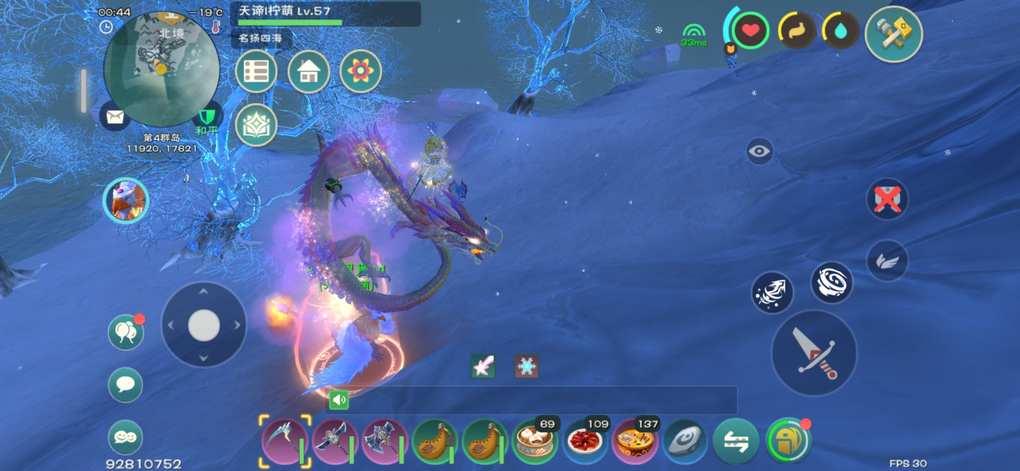Open the colorful flower icon menu
Image resolution: width=1020 pixels, height=471 pixels.
coord(361,72)
